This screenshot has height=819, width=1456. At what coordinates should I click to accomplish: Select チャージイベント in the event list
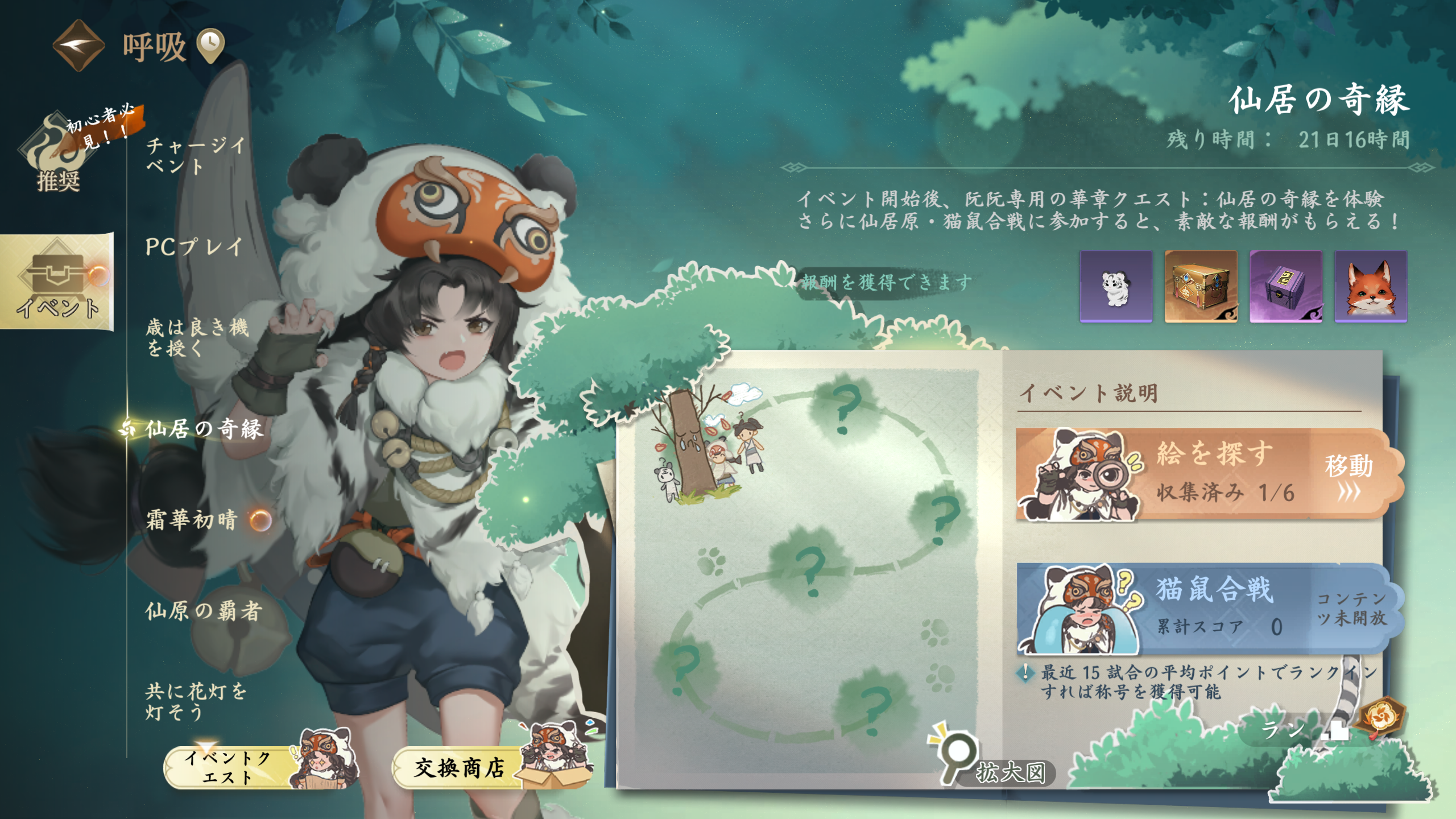pos(195,155)
